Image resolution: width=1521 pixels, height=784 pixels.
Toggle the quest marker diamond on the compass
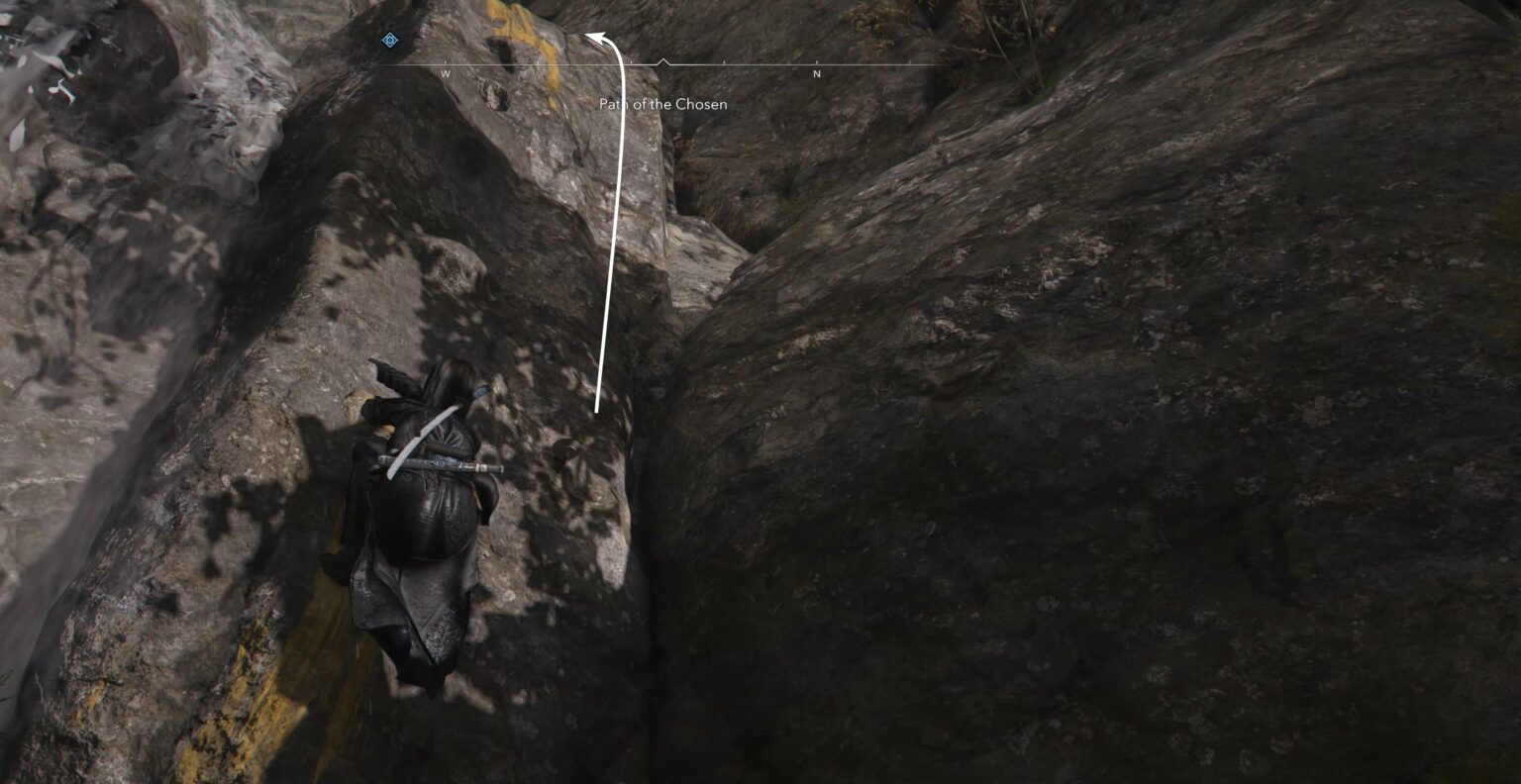(389, 41)
